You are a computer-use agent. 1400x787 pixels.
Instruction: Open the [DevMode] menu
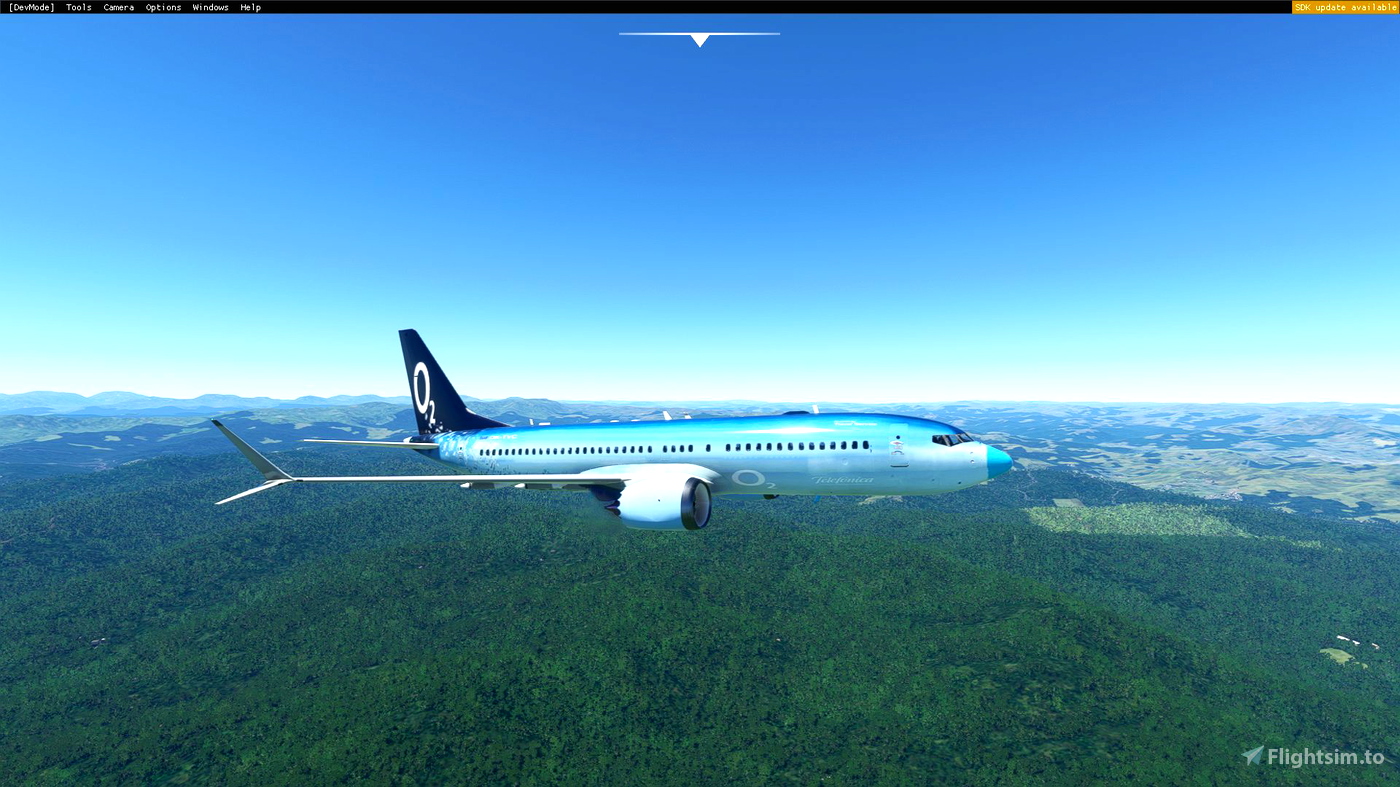(30, 6)
